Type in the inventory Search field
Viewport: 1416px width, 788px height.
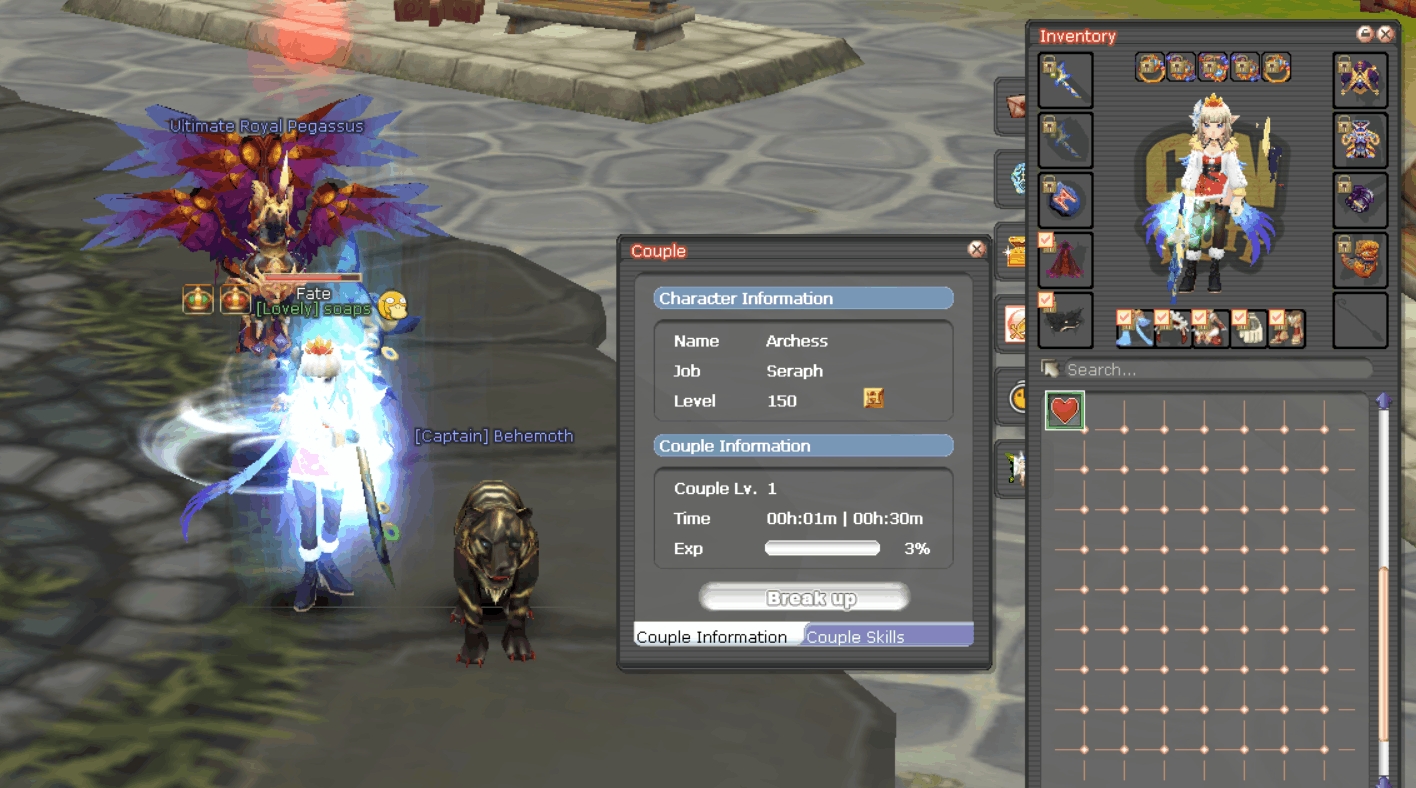(1215, 370)
